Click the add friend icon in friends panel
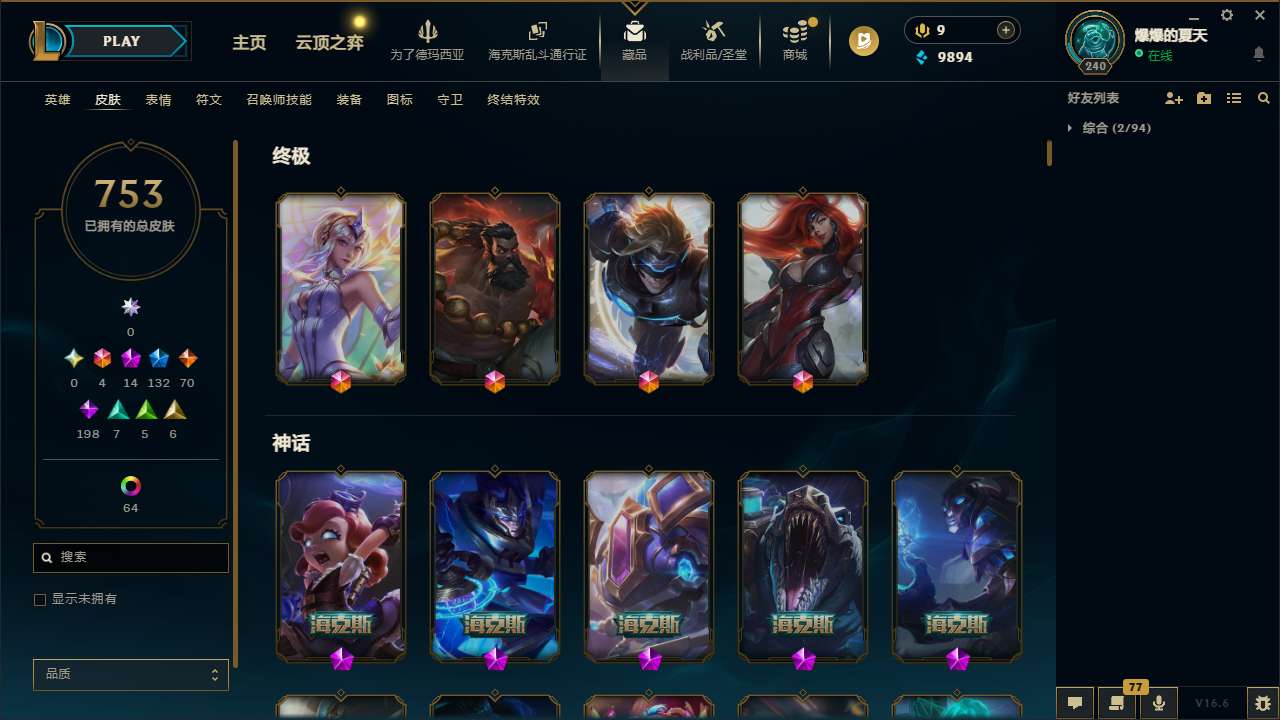 point(1174,98)
